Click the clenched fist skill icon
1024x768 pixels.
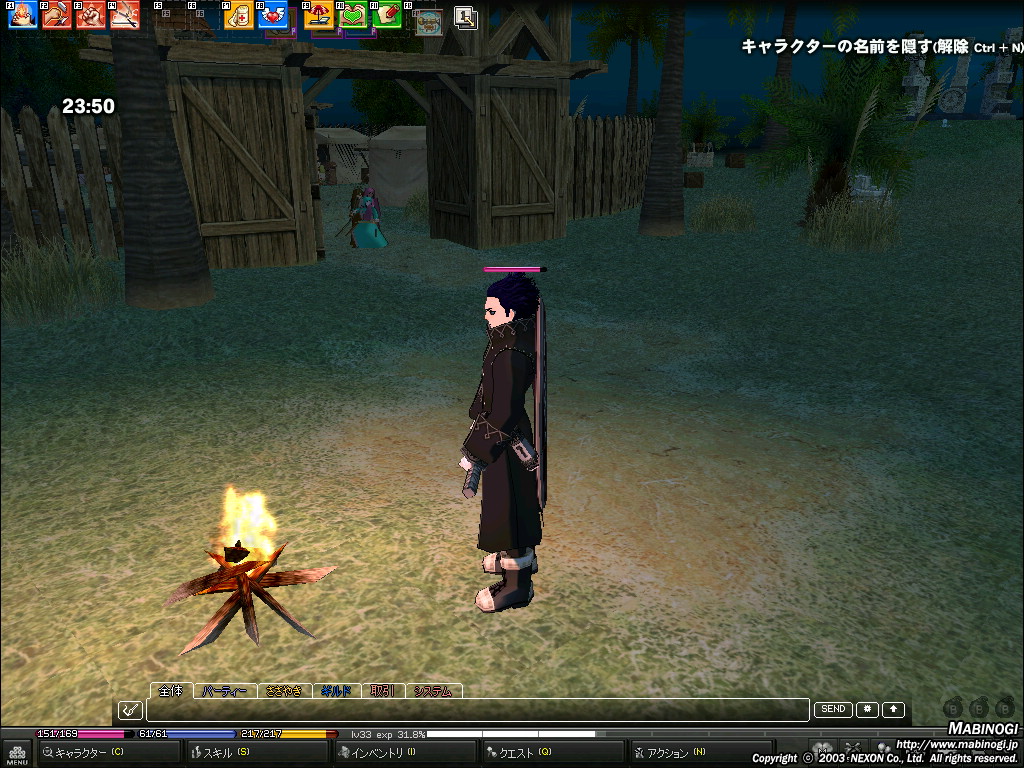click(91, 15)
